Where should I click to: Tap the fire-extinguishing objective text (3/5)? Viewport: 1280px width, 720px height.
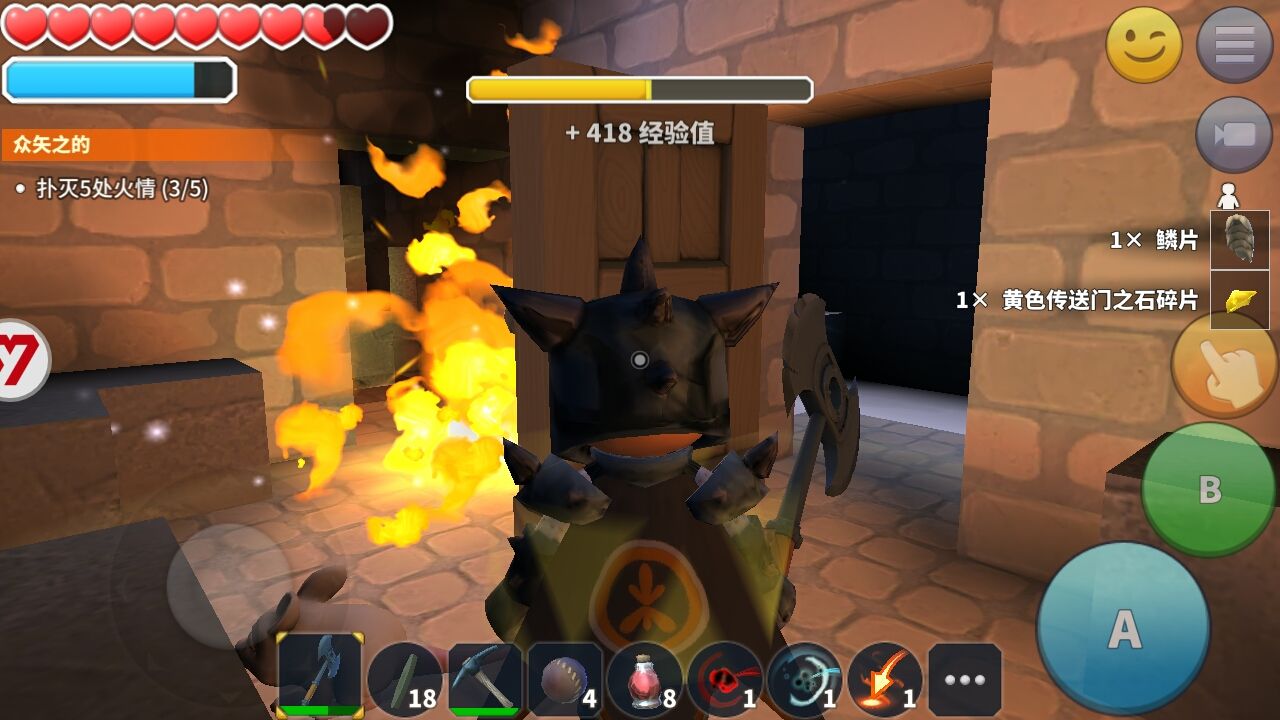coord(122,189)
